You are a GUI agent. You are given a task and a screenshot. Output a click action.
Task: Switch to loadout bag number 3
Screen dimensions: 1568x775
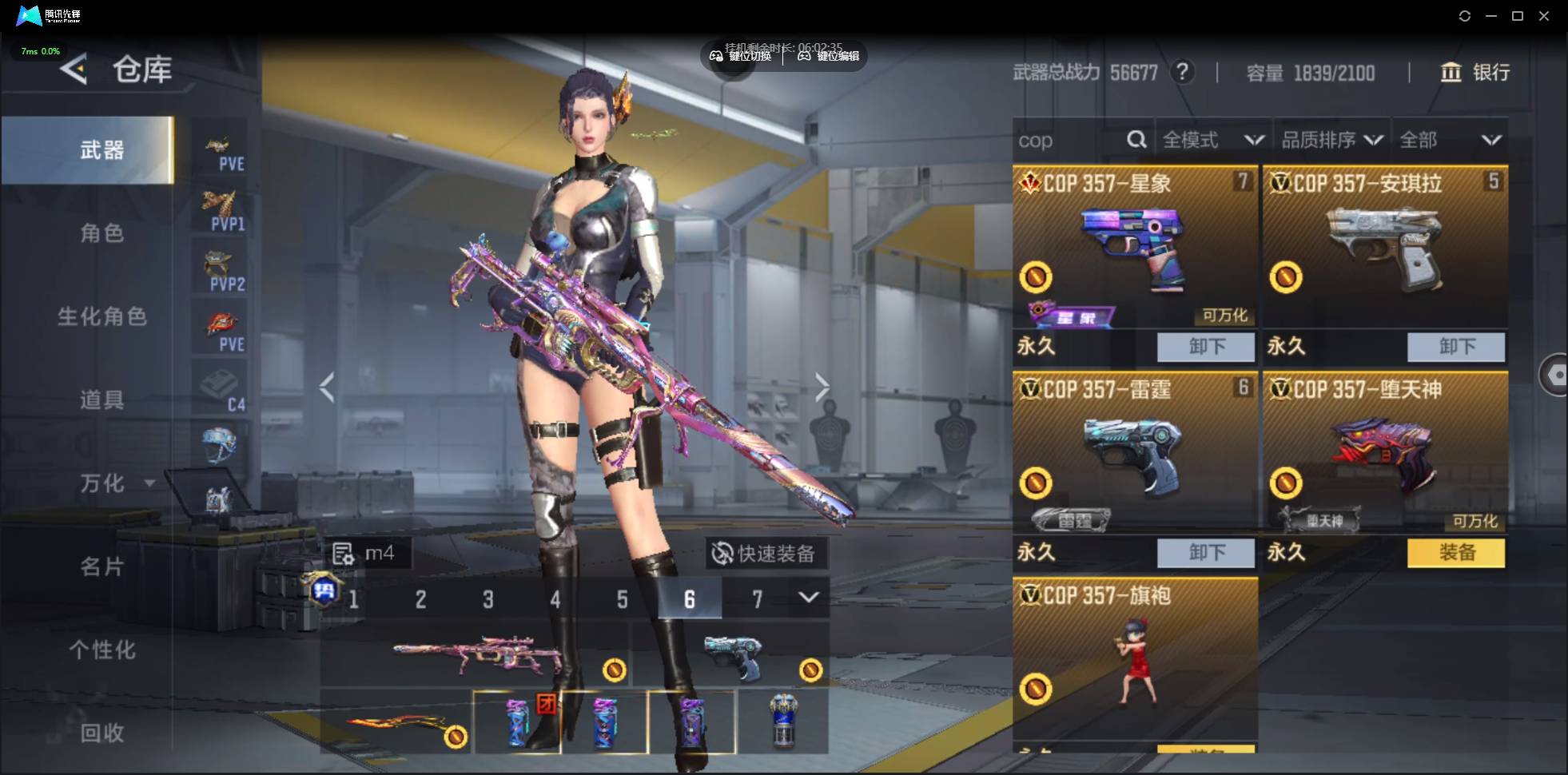pyautogui.click(x=488, y=599)
